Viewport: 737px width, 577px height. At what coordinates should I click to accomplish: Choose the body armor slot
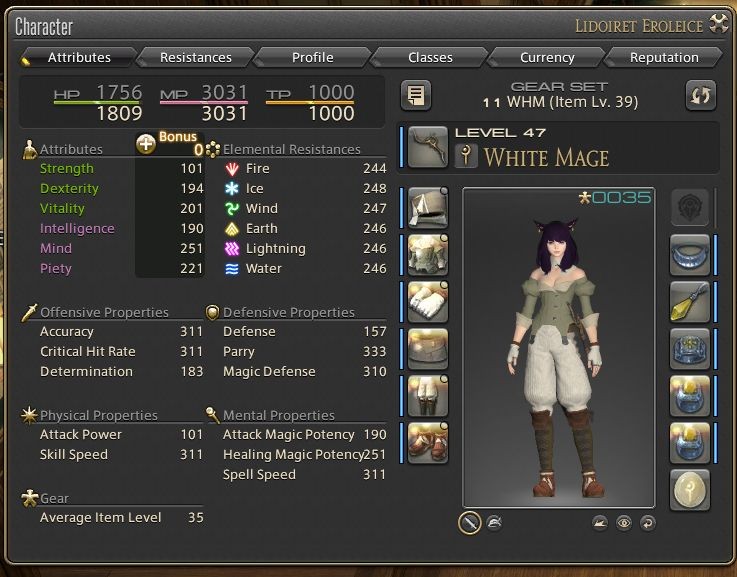pos(428,254)
